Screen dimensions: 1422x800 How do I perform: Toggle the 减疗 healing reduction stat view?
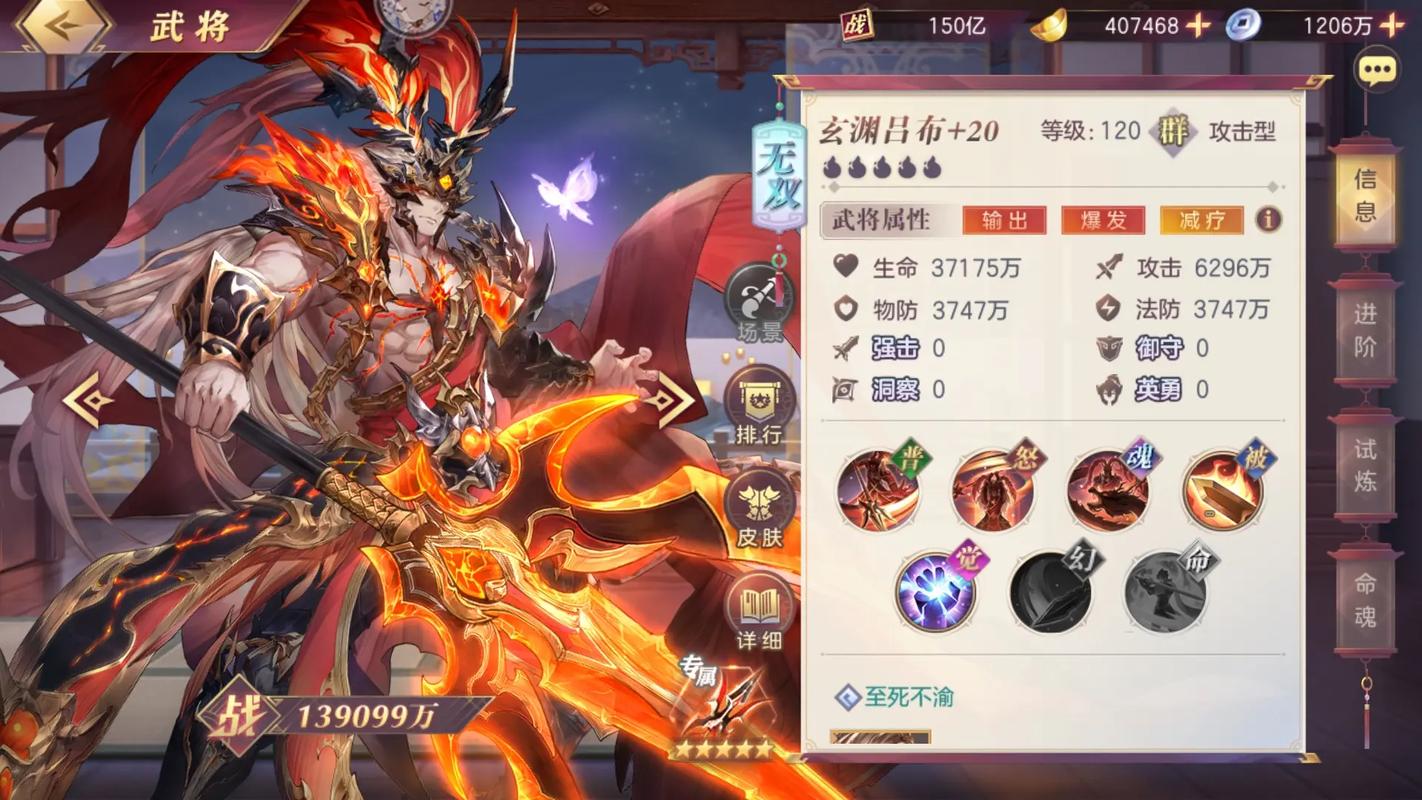pos(1199,220)
